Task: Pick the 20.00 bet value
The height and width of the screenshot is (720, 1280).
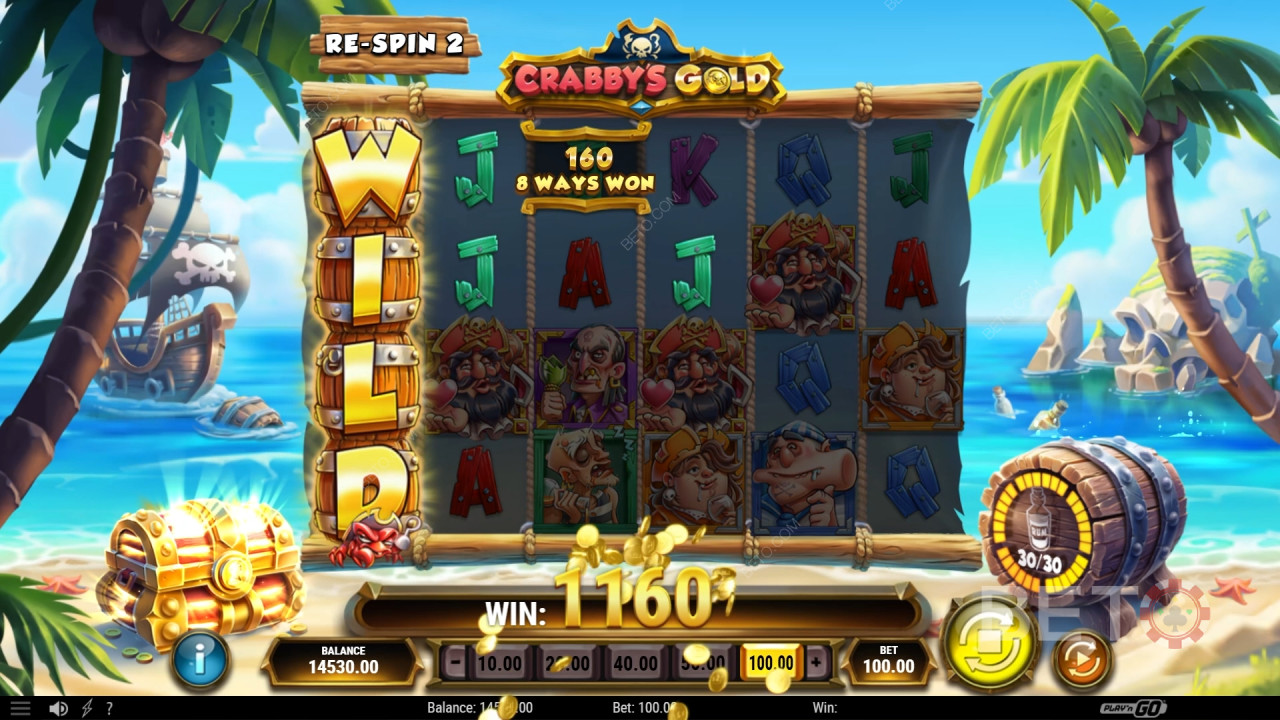Action: tap(567, 662)
